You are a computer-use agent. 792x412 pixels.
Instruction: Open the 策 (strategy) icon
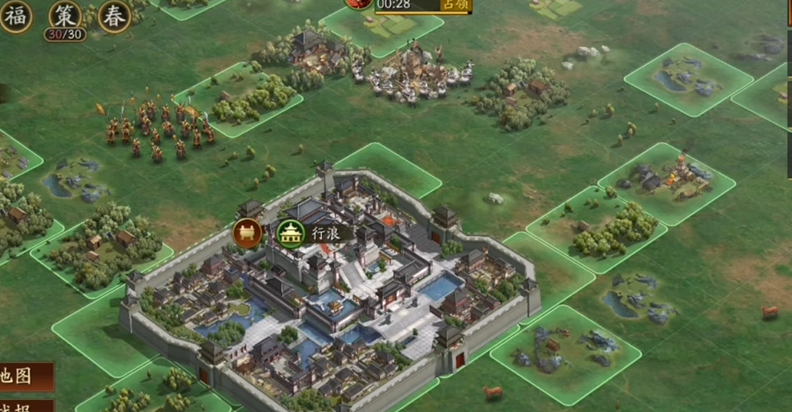click(64, 16)
